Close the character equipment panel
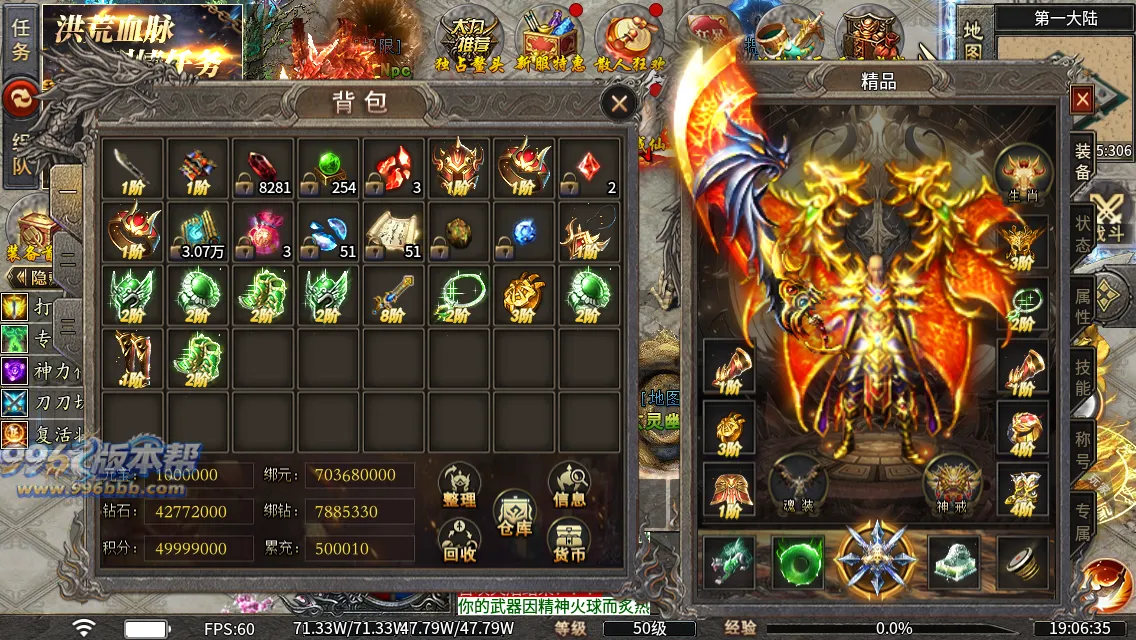Screen dimensions: 1136x640 1082,99
